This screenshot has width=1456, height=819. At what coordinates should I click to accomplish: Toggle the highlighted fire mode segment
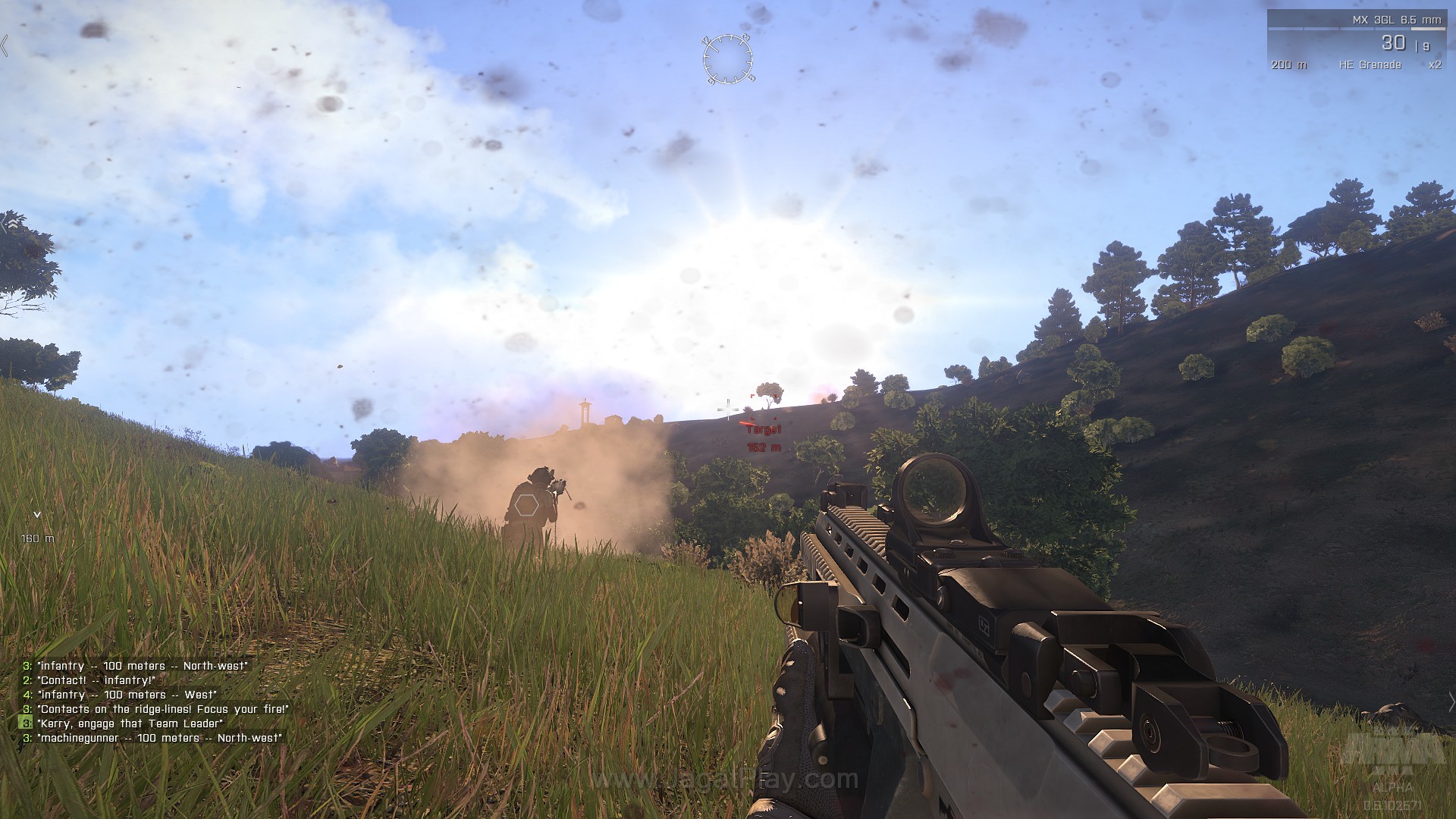click(x=1429, y=29)
